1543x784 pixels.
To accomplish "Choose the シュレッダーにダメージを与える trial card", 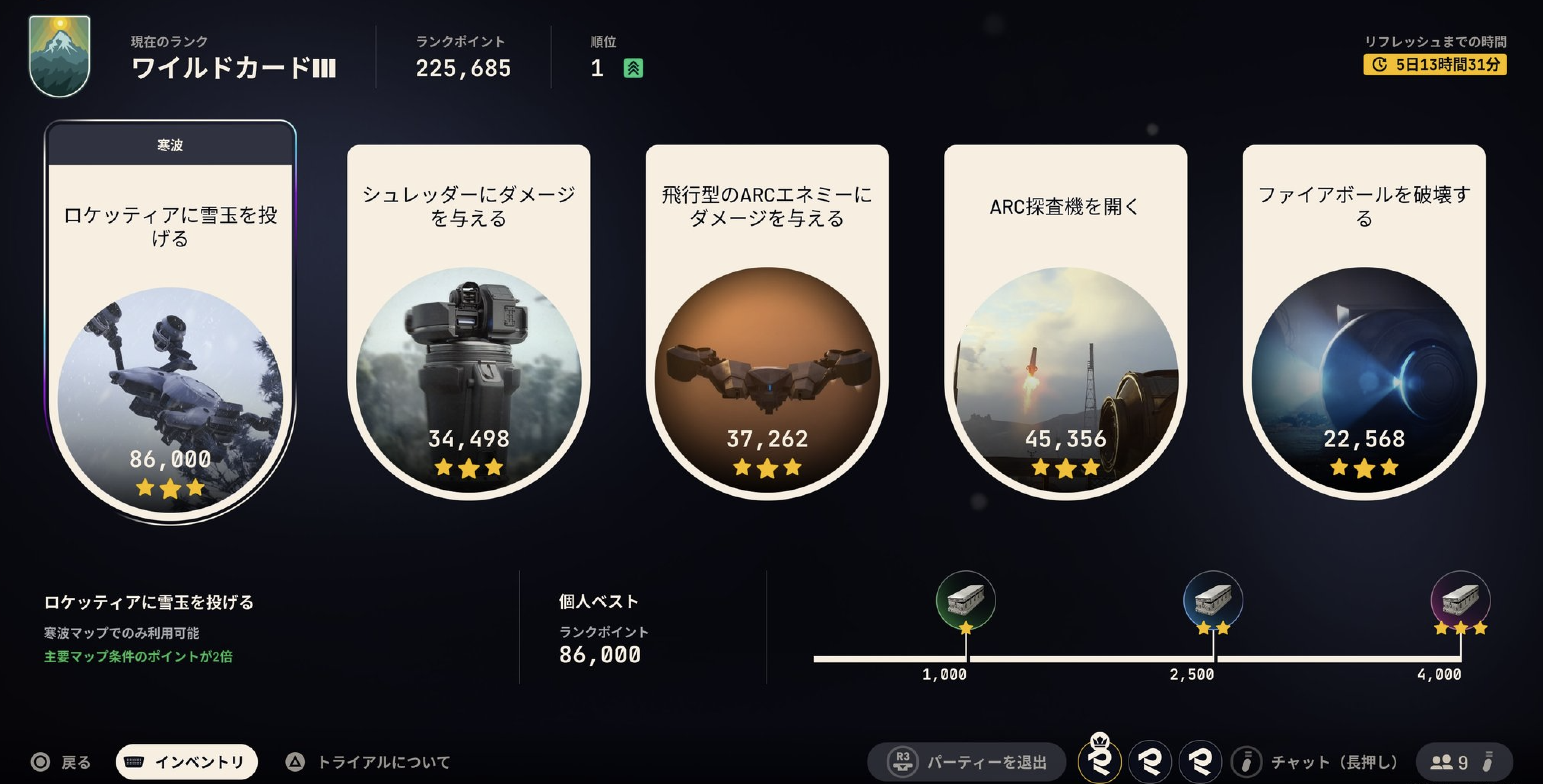I will pyautogui.click(x=468, y=324).
